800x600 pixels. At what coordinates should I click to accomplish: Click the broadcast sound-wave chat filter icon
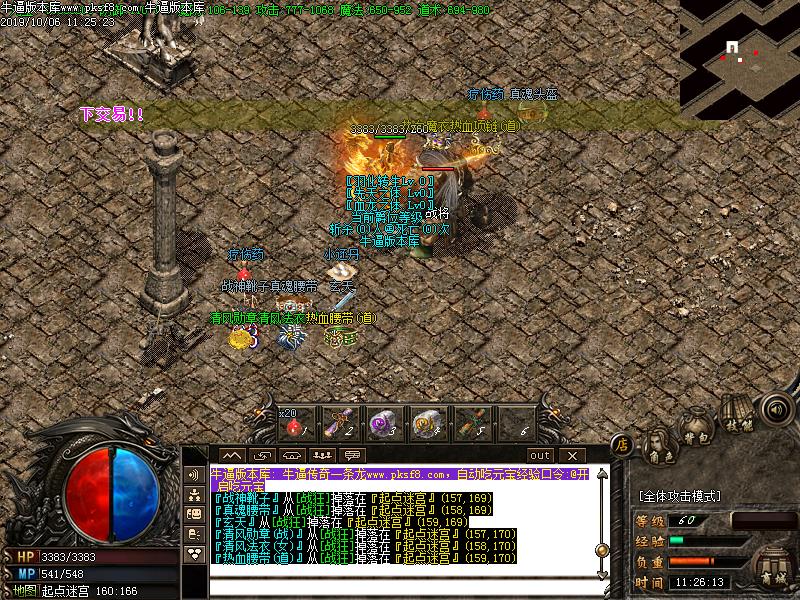193,474
